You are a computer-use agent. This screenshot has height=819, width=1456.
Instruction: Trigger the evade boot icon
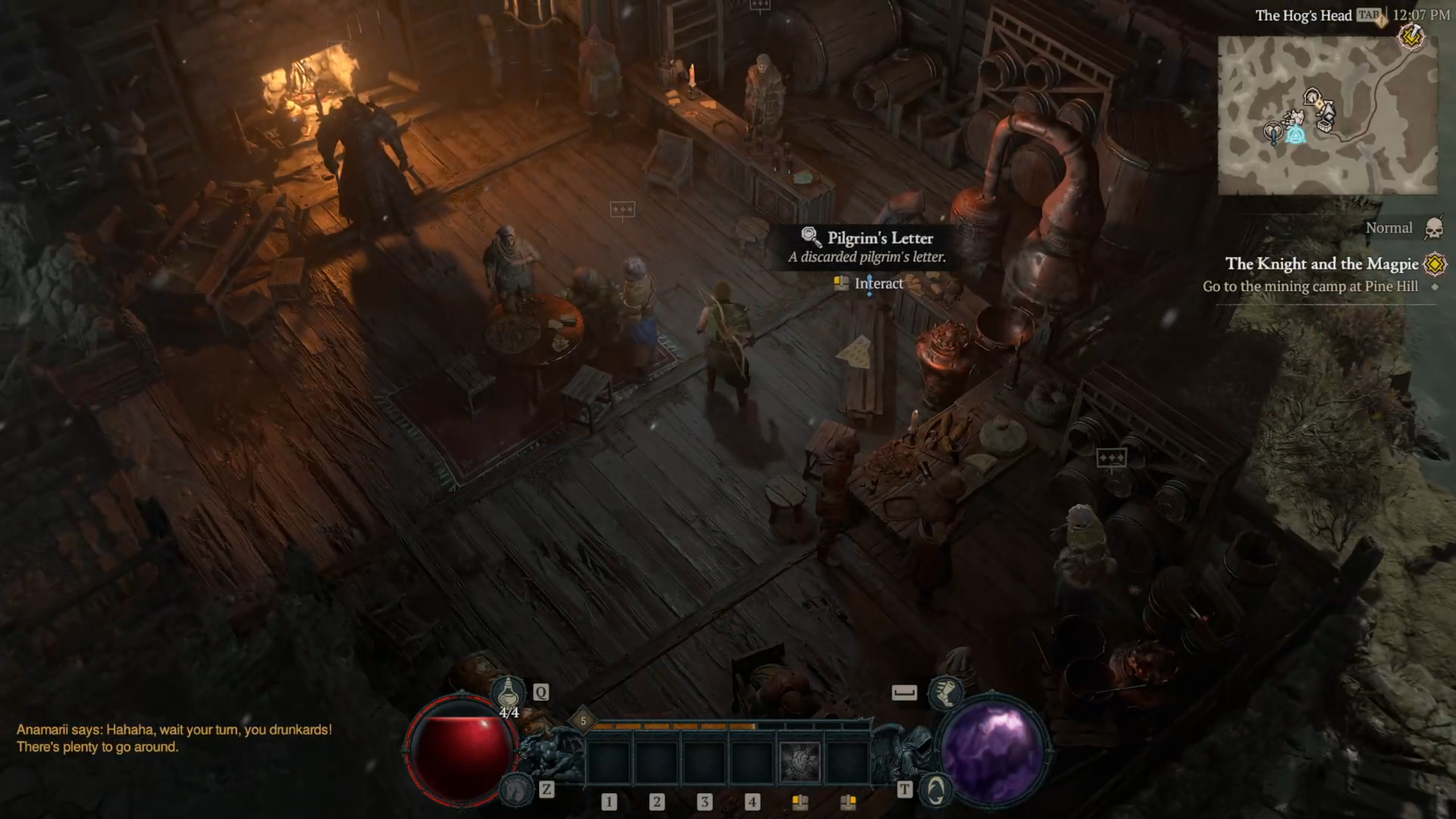945,692
